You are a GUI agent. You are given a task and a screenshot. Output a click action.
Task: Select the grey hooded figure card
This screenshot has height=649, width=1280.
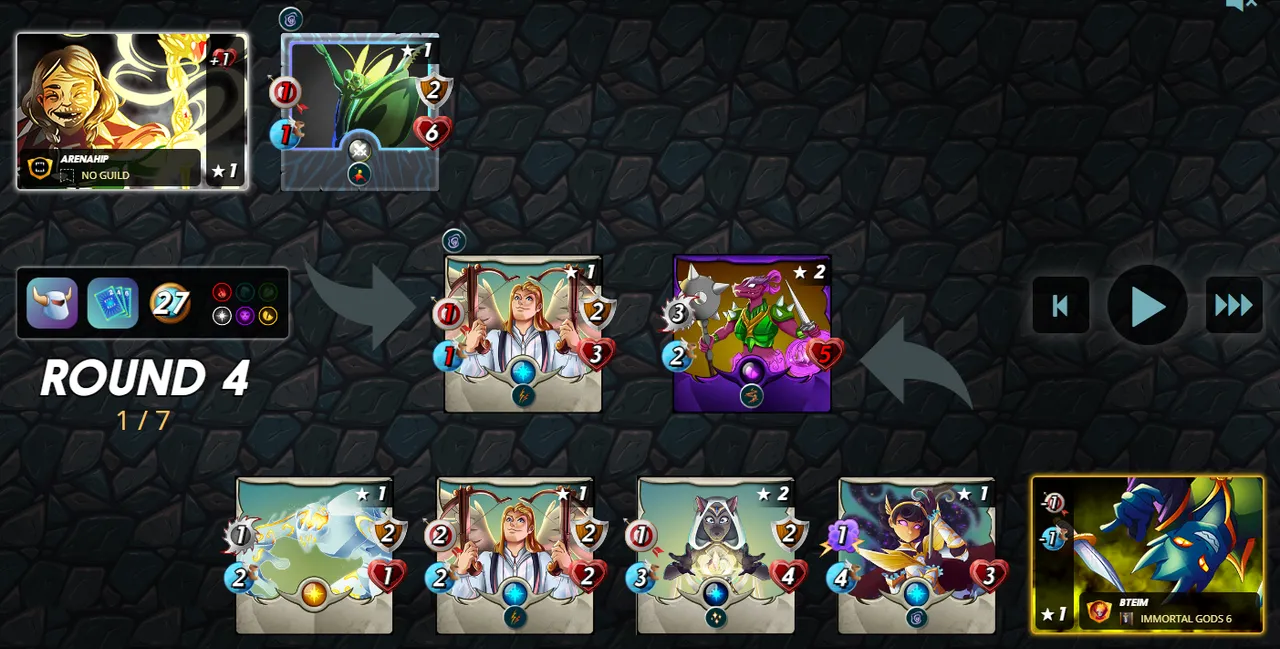716,555
